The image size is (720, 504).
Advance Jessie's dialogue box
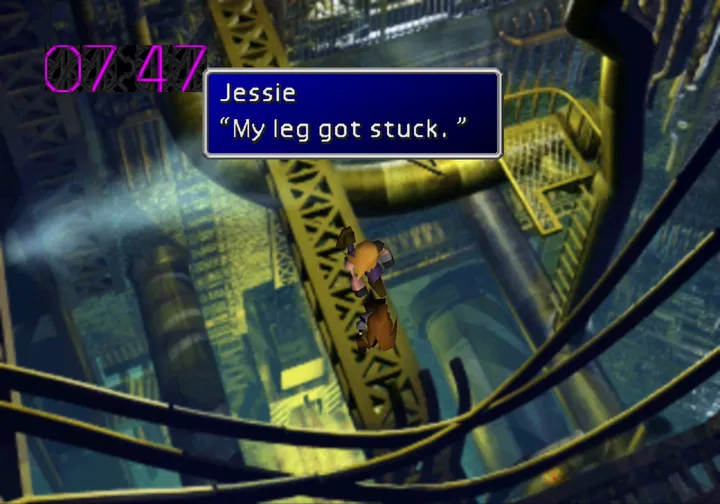click(x=352, y=113)
